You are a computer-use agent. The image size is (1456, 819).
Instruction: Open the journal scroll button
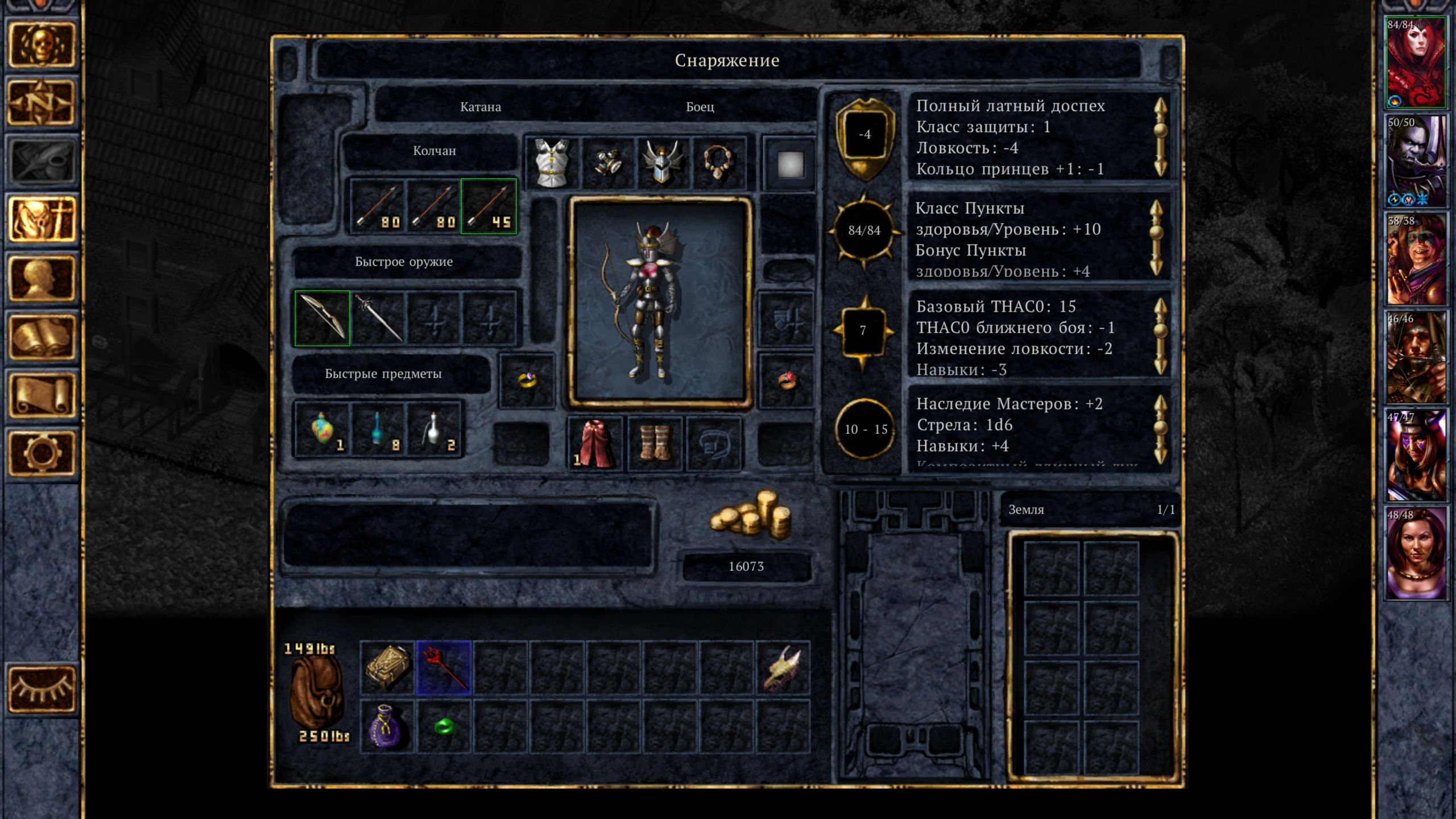[41, 395]
